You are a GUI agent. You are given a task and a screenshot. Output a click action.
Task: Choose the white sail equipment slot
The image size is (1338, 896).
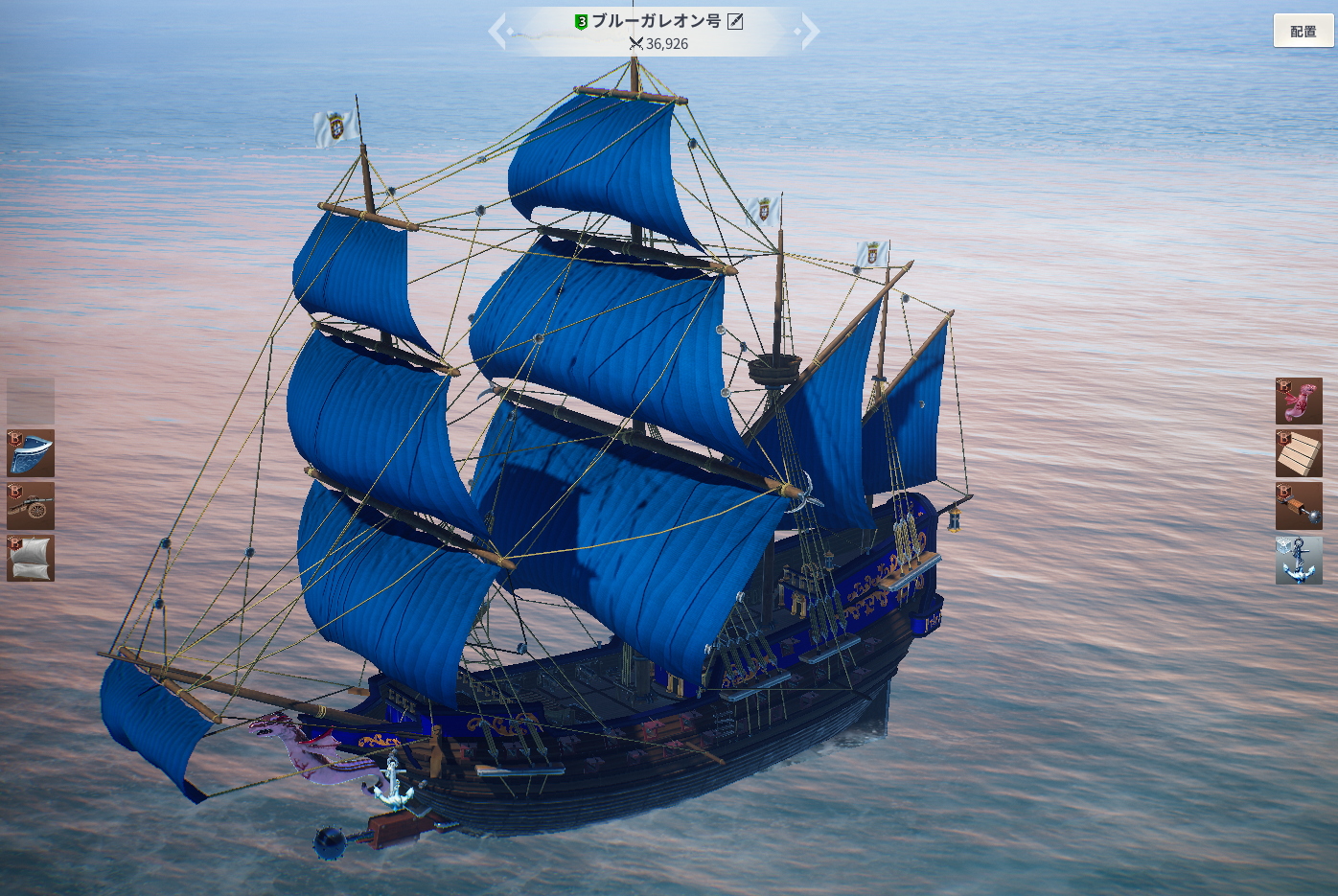click(31, 558)
